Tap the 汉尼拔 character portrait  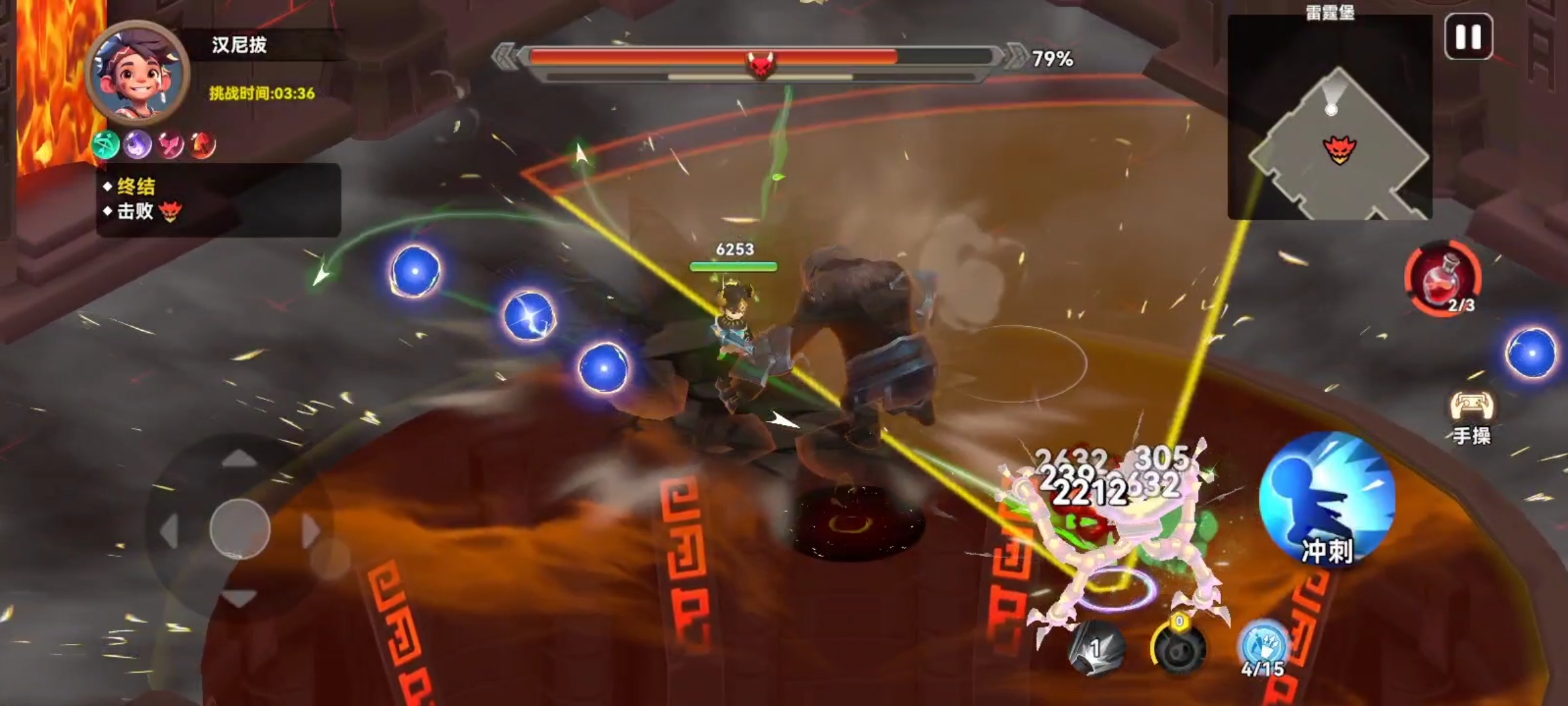(x=138, y=72)
